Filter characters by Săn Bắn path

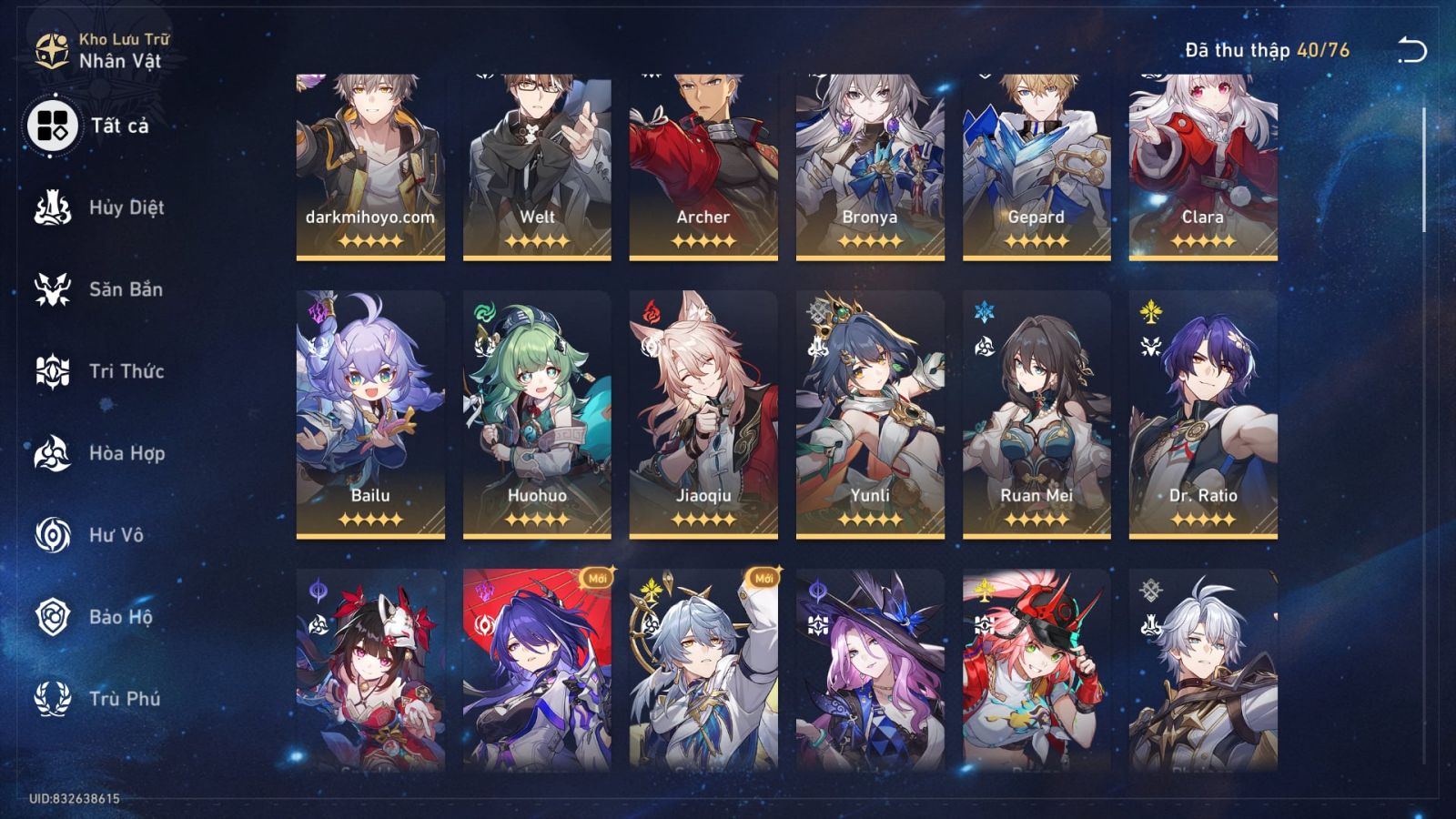pos(55,289)
